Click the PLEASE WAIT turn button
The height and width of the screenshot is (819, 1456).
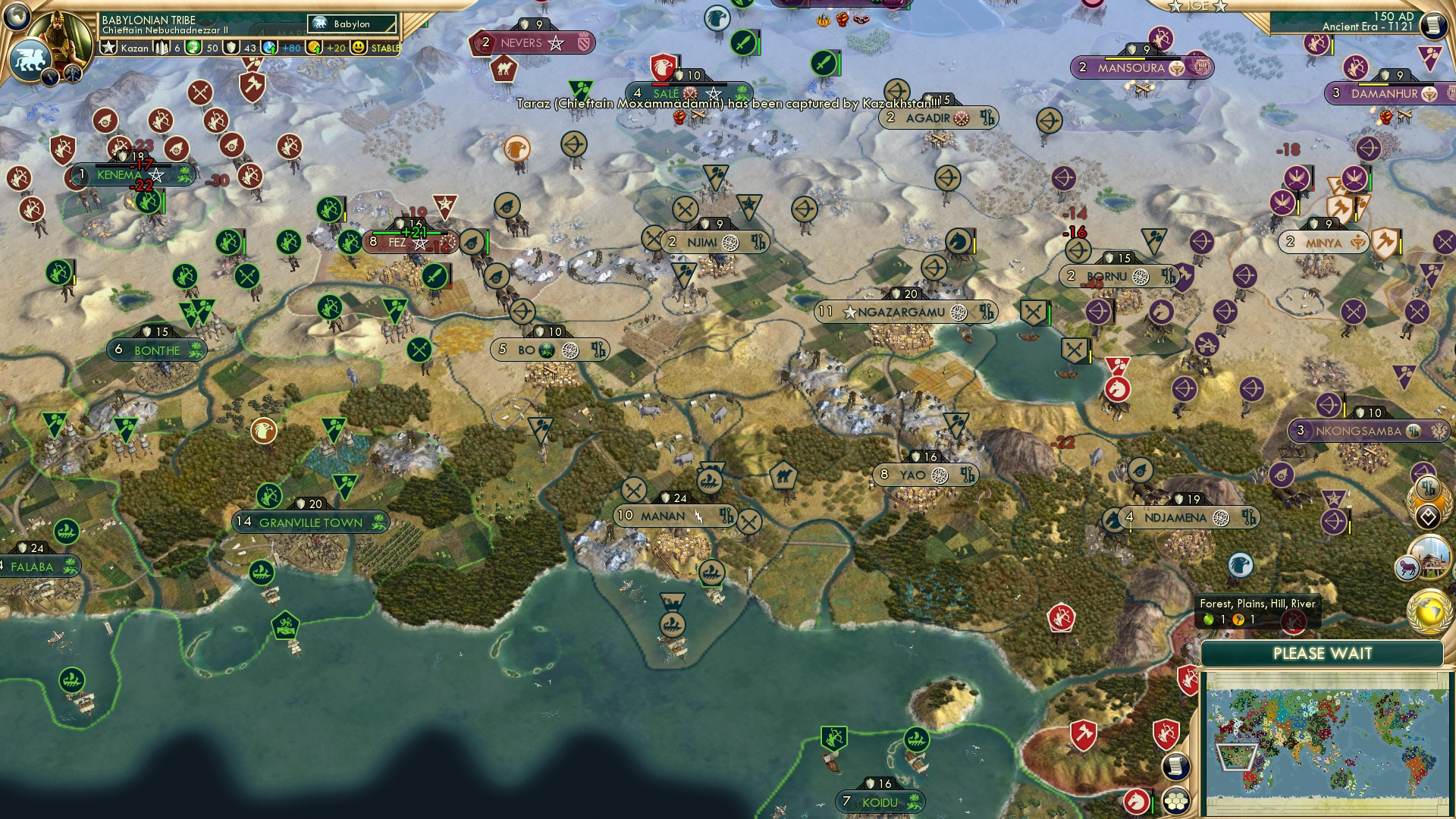coord(1322,654)
